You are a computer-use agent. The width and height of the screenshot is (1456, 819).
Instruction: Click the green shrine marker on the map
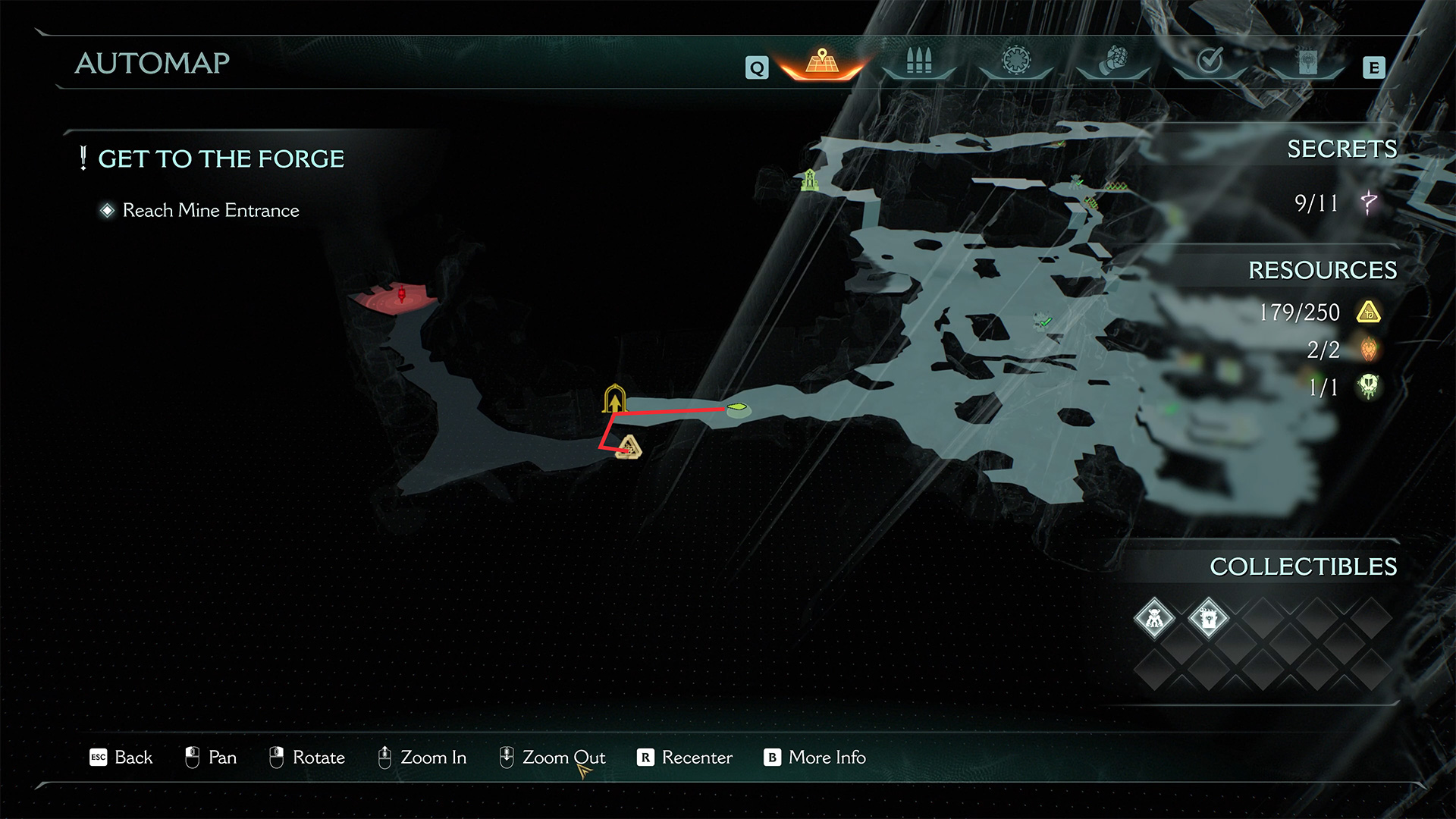coord(810,180)
